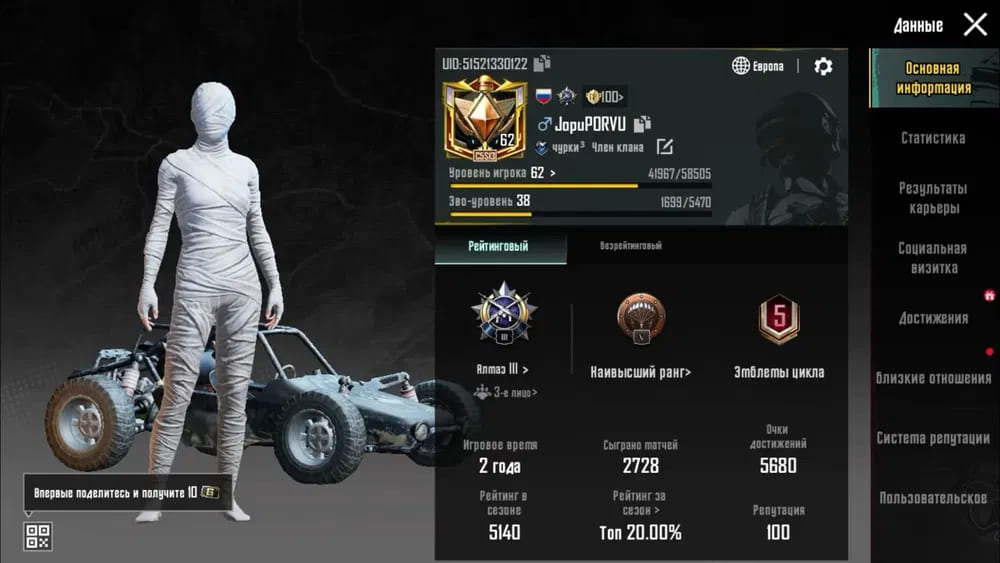Image resolution: width=1000 pixels, height=563 pixels.
Task: Change the Европа server region
Action: click(758, 66)
